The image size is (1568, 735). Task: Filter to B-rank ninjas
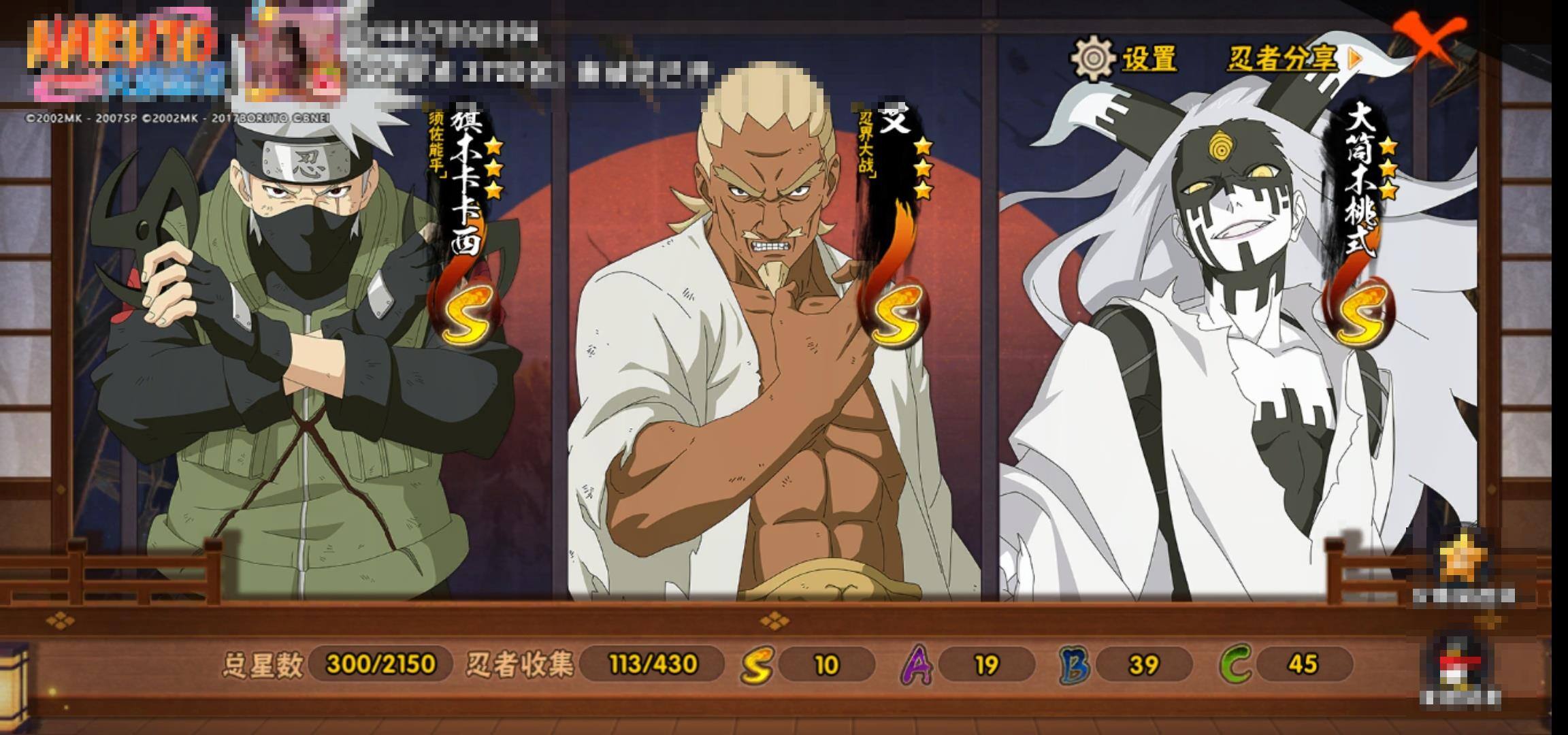click(x=1075, y=664)
